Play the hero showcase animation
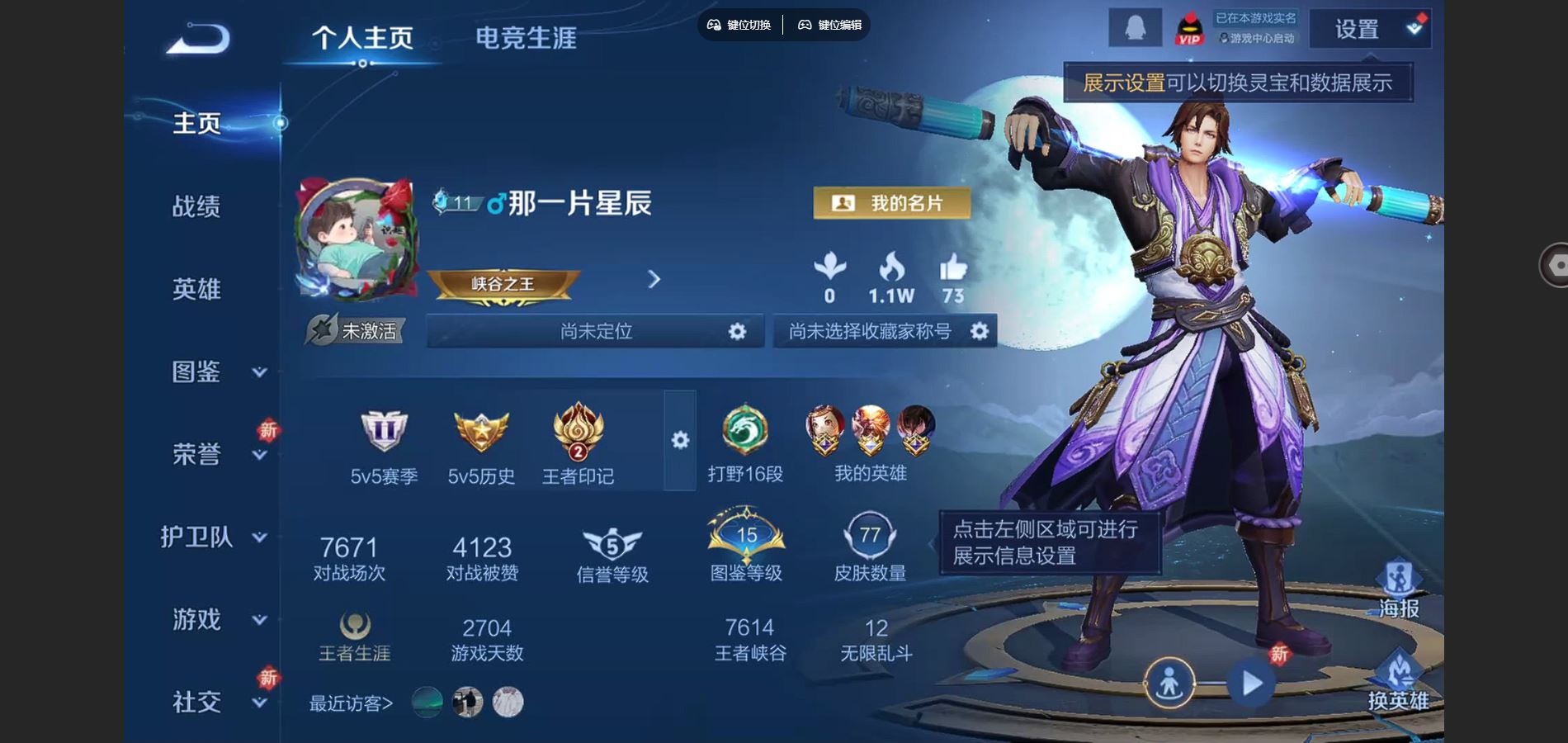 tap(1251, 683)
